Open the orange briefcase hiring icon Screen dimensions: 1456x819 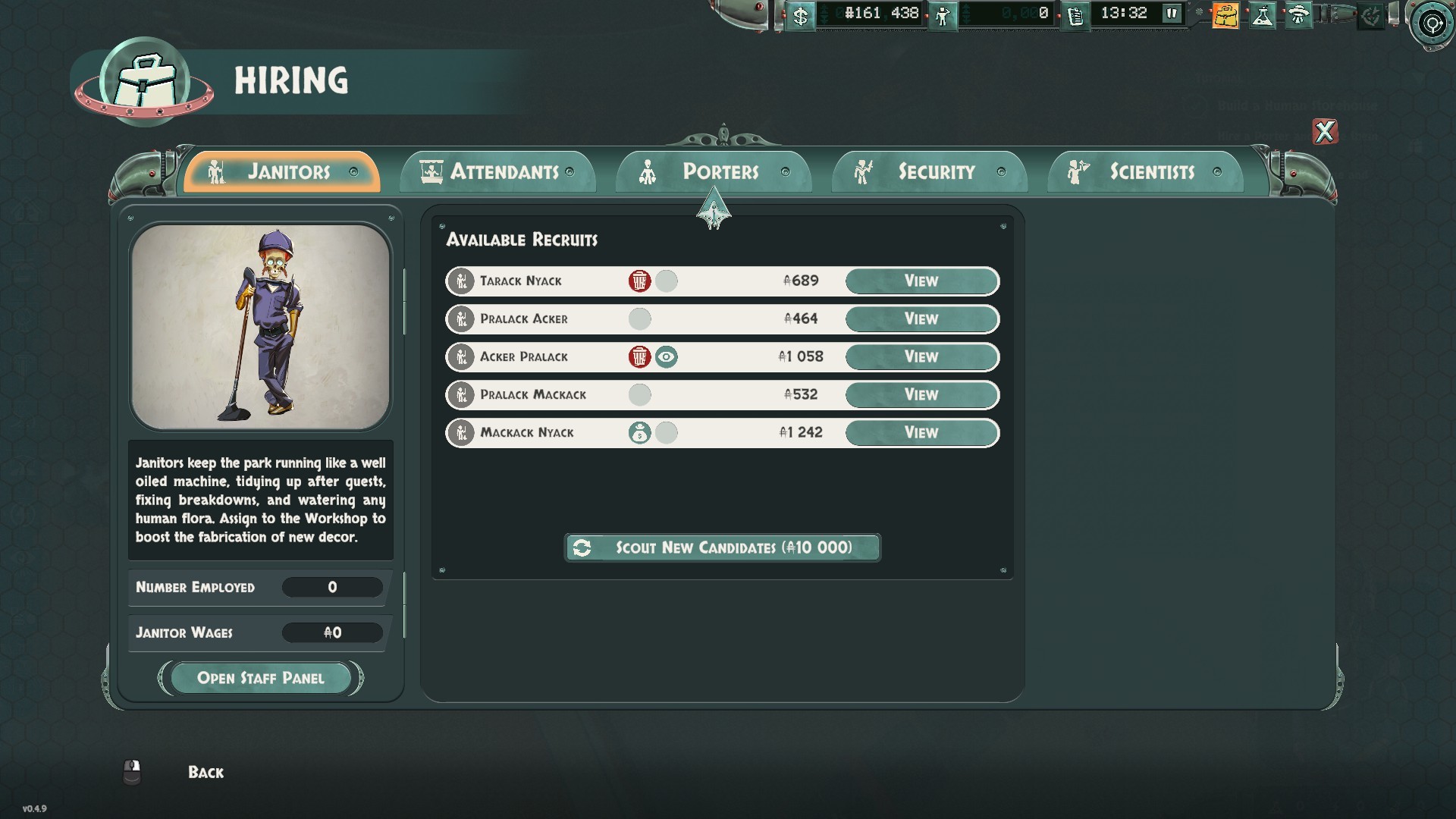coord(1225,15)
